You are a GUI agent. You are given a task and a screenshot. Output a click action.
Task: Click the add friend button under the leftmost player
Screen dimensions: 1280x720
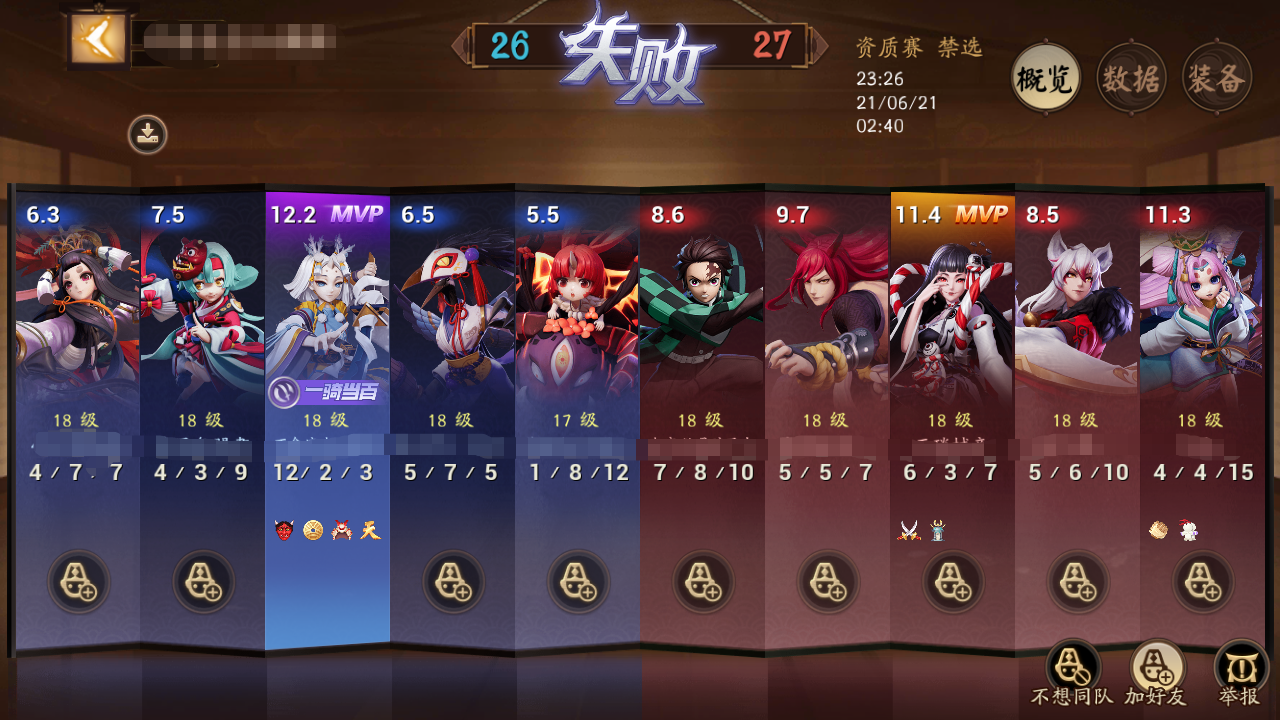[x=76, y=583]
